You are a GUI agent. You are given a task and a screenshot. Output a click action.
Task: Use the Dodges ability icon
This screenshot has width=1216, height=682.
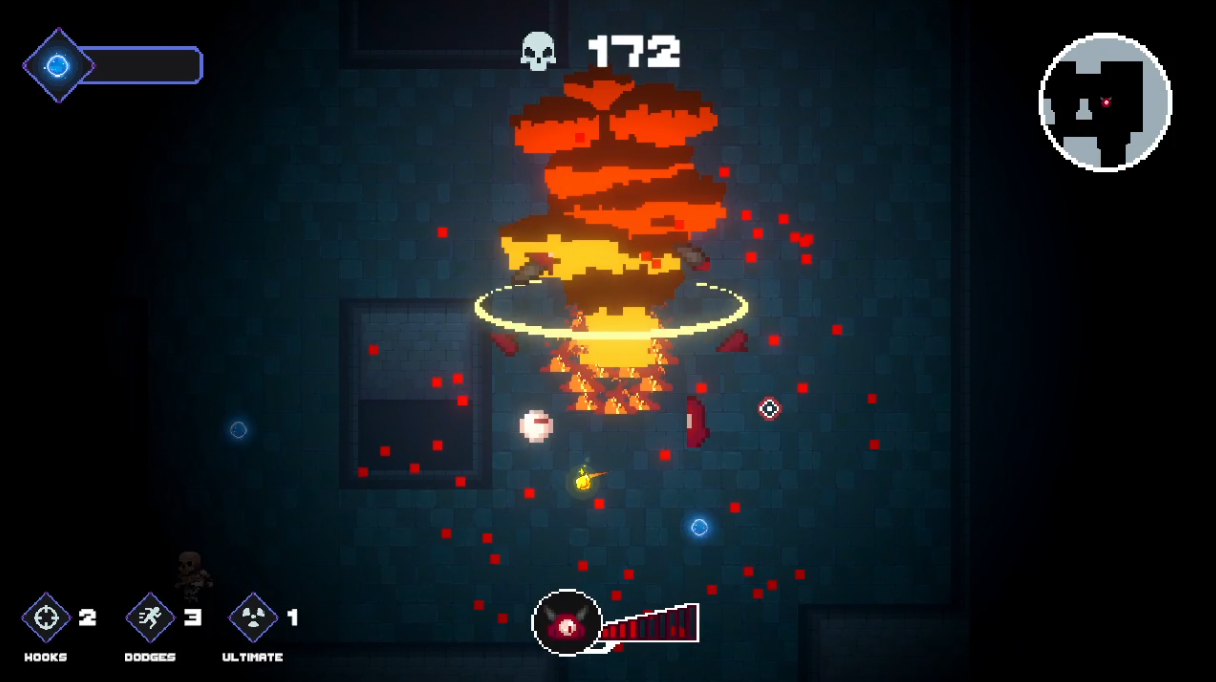tap(151, 618)
